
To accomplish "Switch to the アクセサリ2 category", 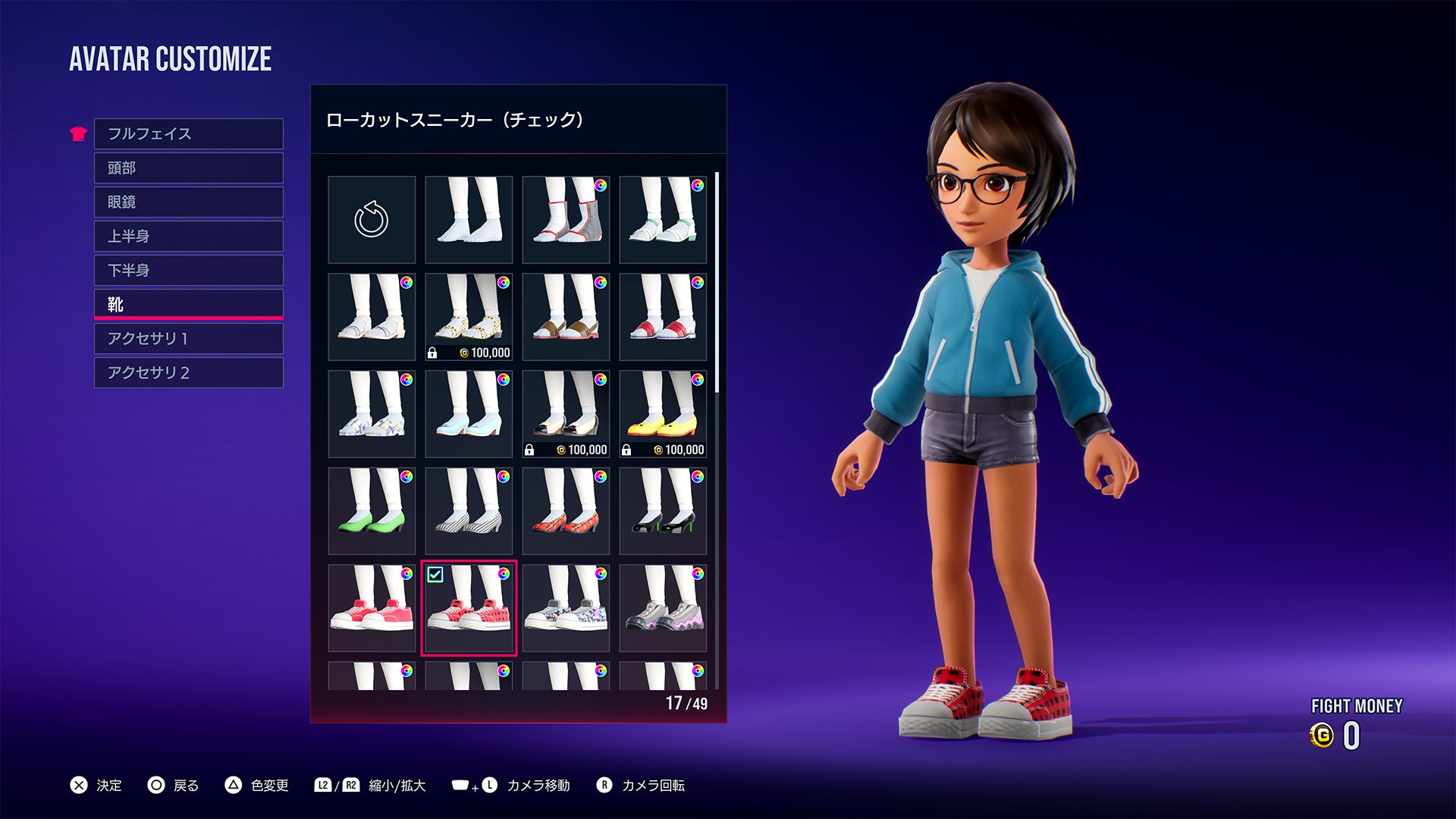I will coord(188,372).
